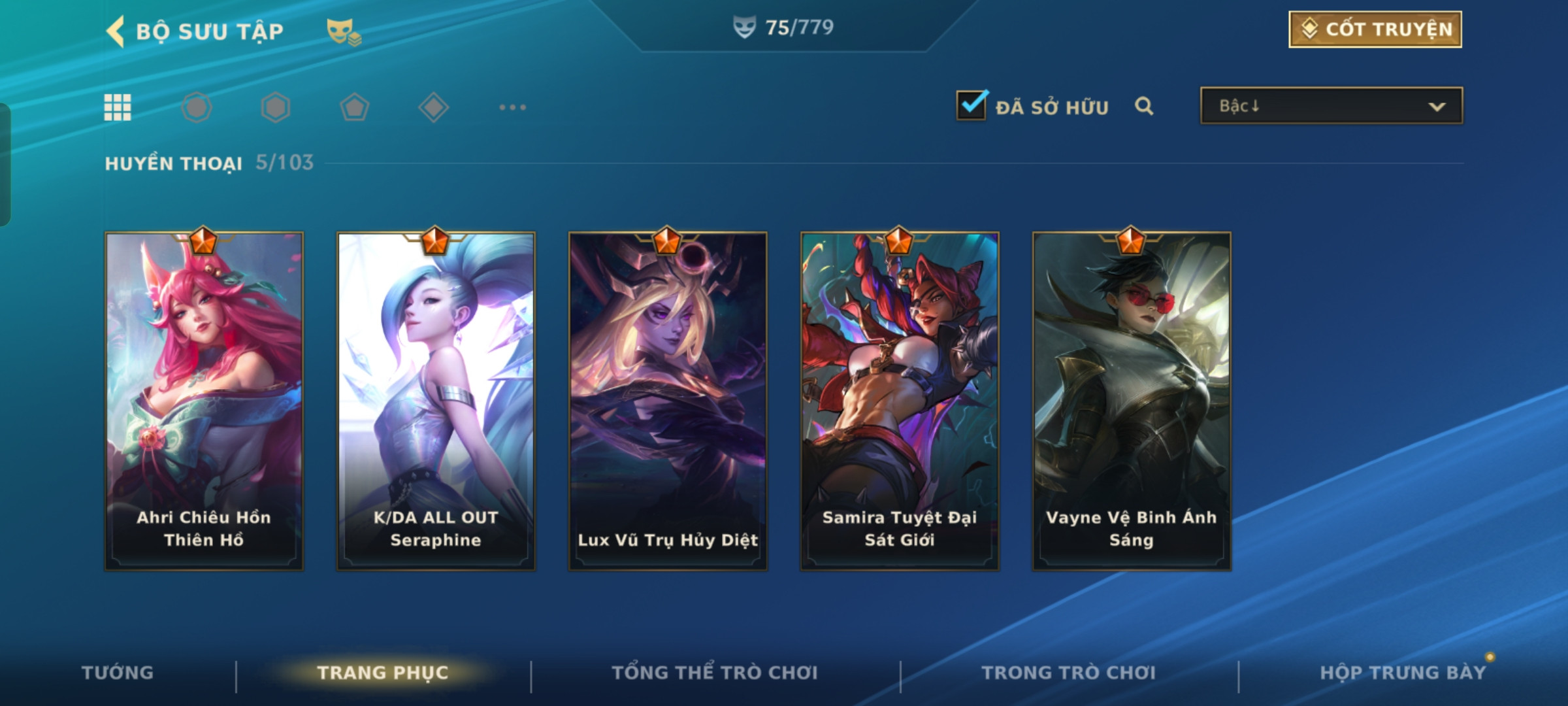Screen dimensions: 1568x706
Task: Select the Trang Phục tab
Action: (x=383, y=673)
